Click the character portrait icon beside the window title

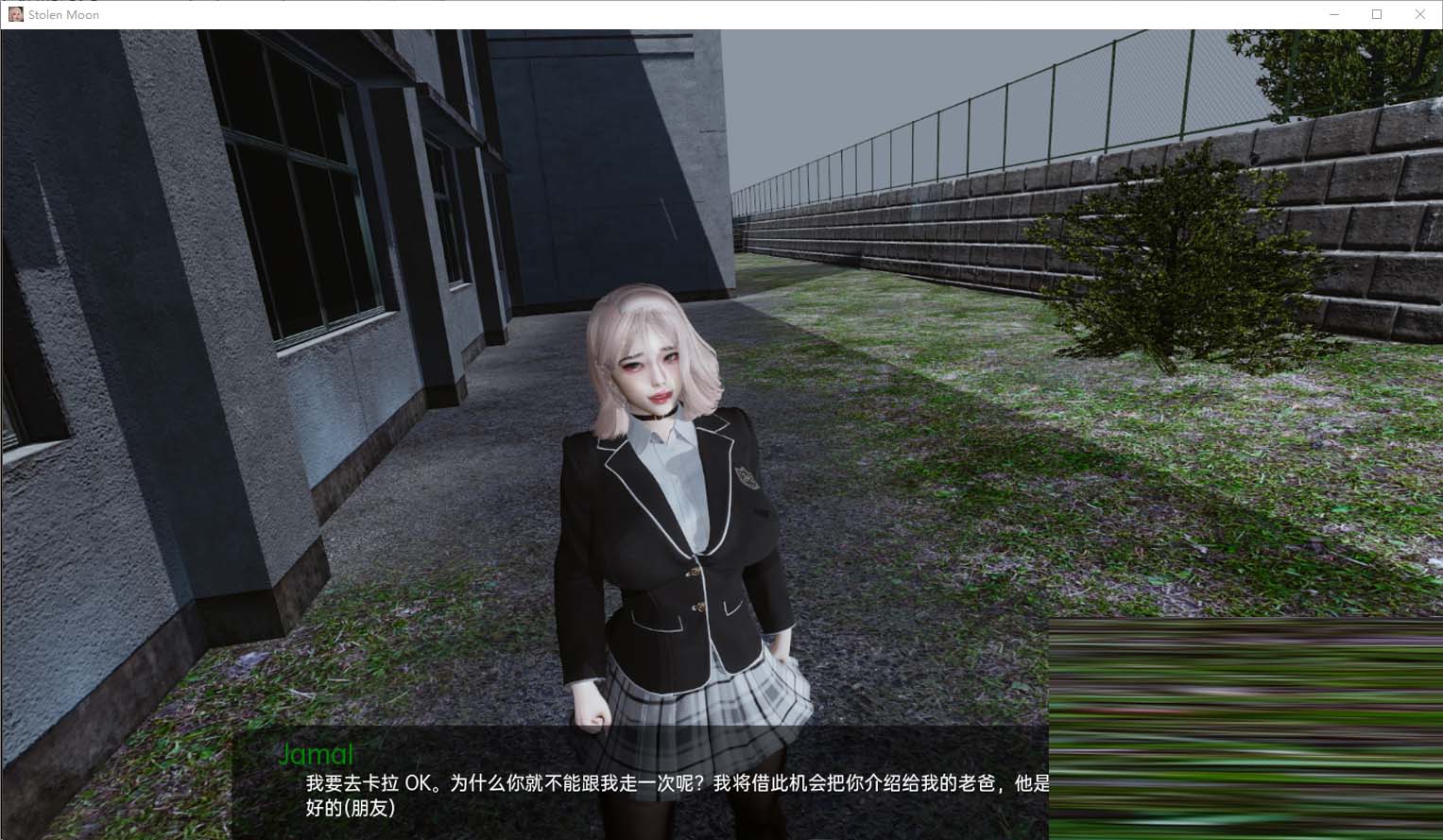[15, 14]
